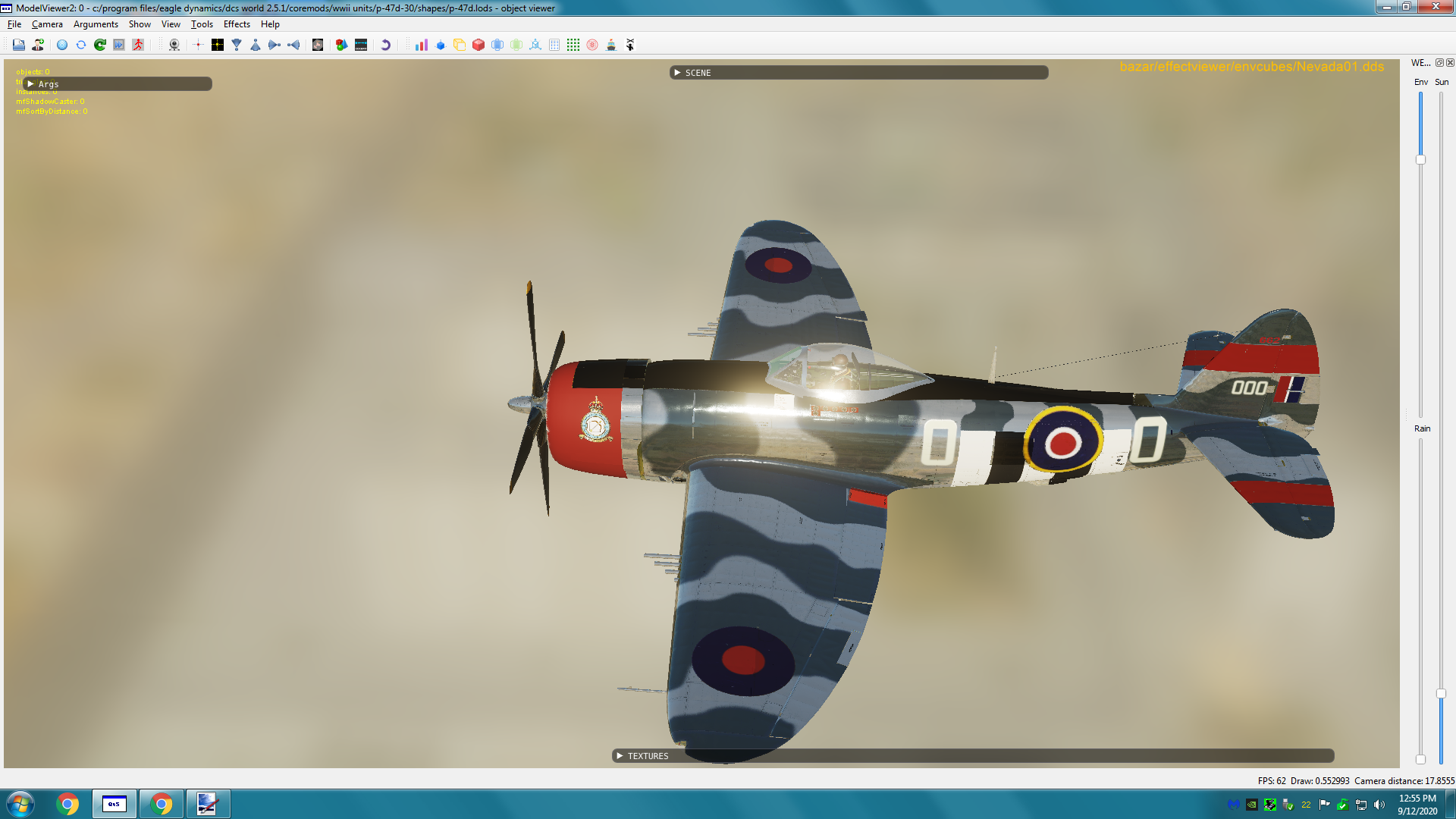Click the bar chart toolbar icon
1456x819 pixels.
coord(422,45)
